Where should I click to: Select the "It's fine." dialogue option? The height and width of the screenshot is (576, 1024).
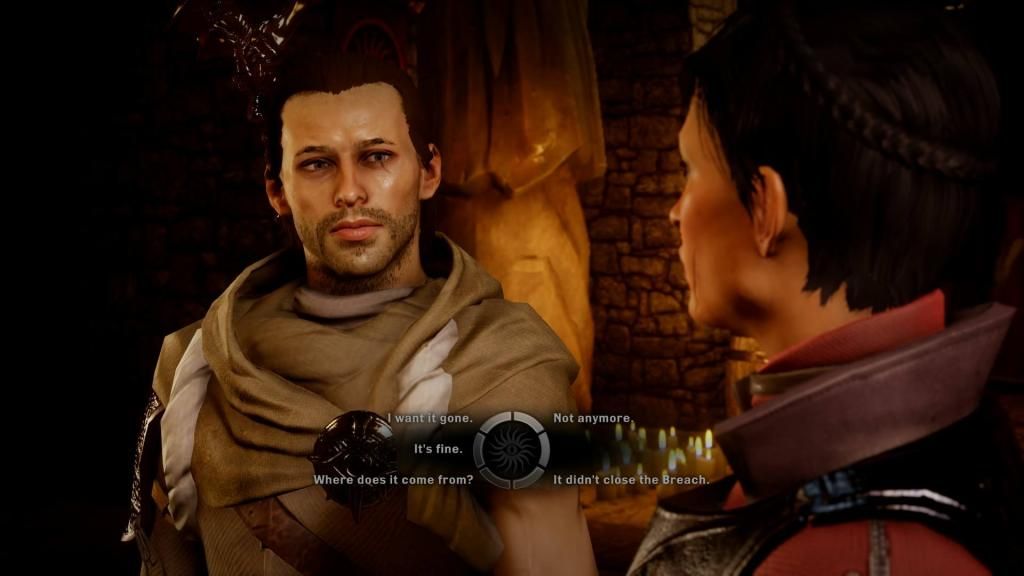click(x=438, y=449)
